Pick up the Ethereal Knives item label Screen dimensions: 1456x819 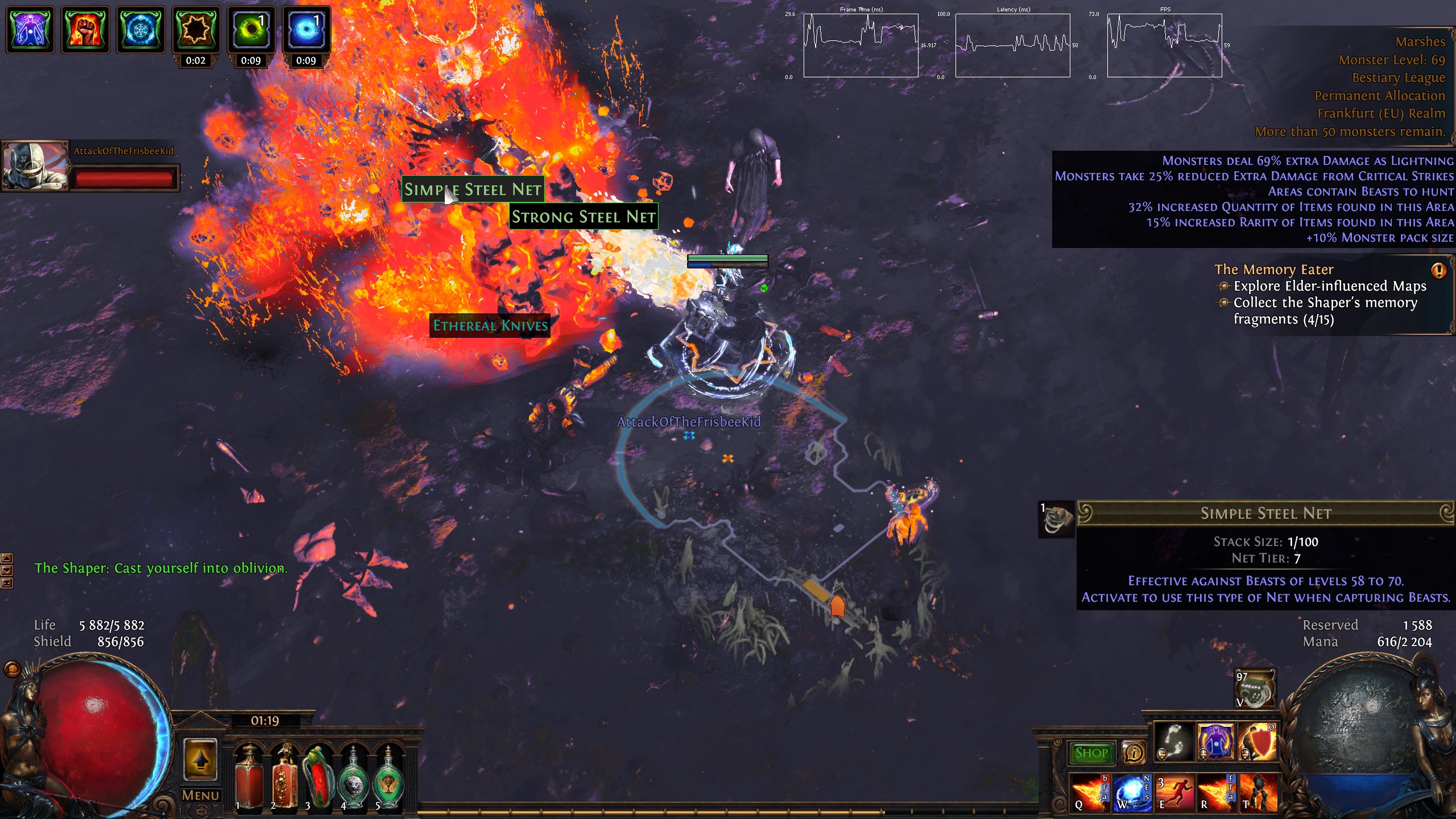(490, 325)
